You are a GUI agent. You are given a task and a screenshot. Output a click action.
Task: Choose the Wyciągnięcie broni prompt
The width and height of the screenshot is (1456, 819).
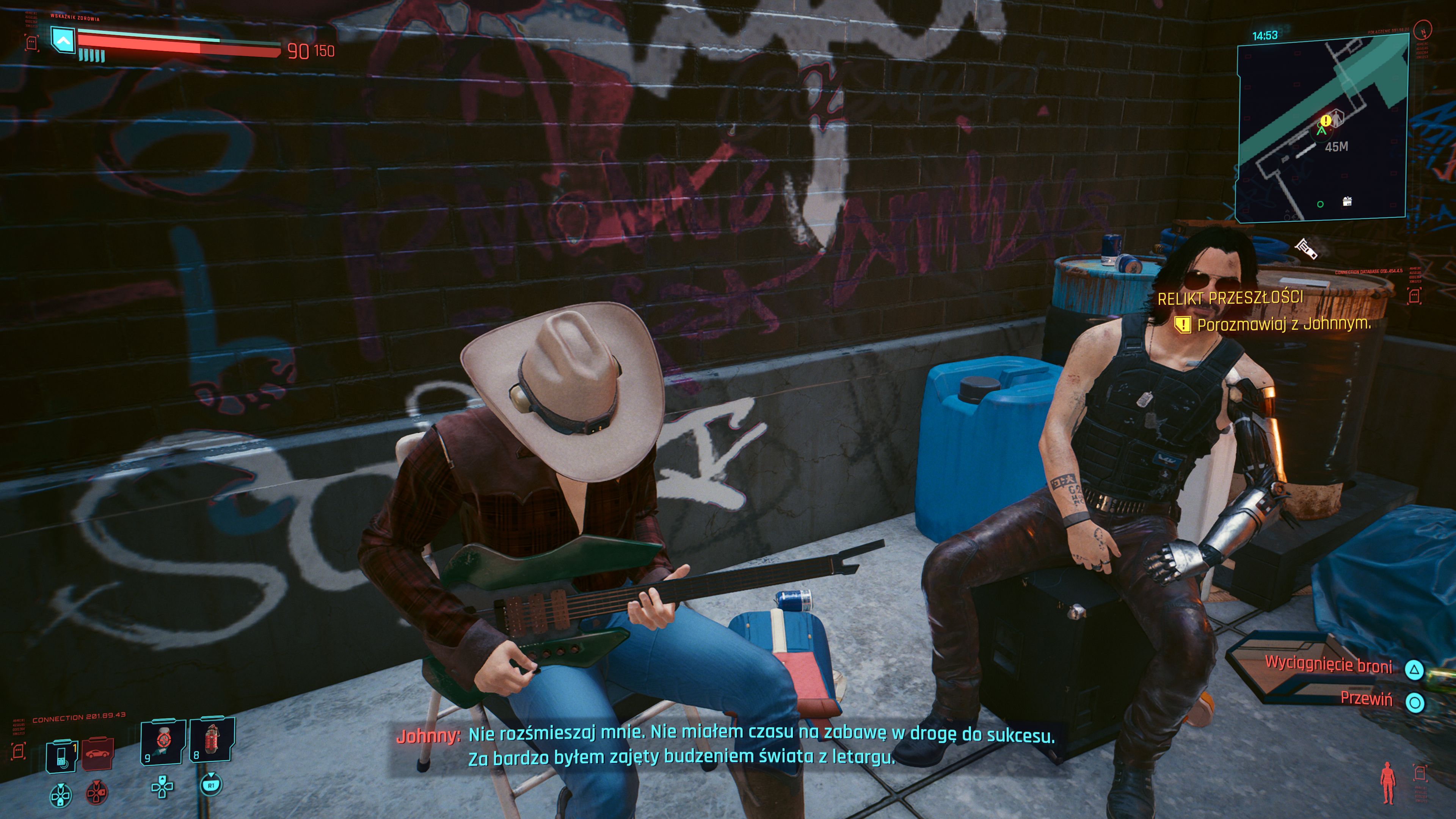tap(1328, 665)
